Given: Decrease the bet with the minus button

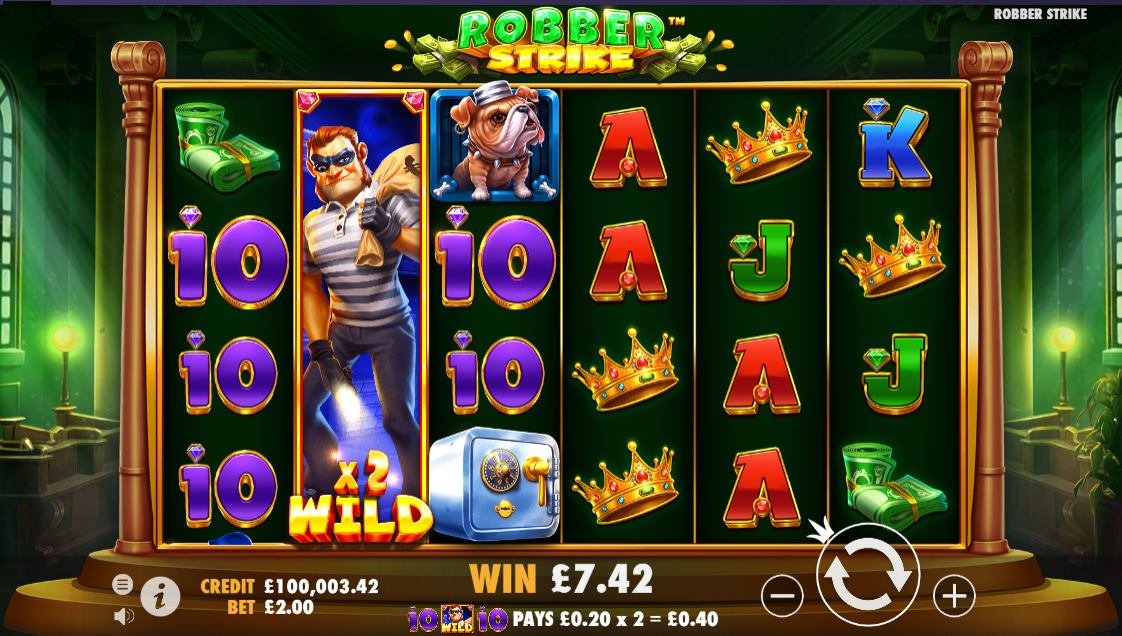Looking at the screenshot, I should point(781,596).
